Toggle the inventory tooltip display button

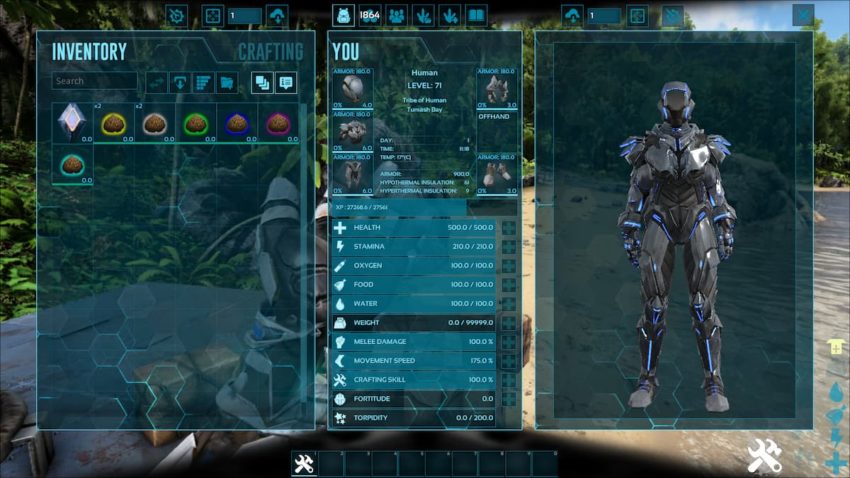(286, 83)
